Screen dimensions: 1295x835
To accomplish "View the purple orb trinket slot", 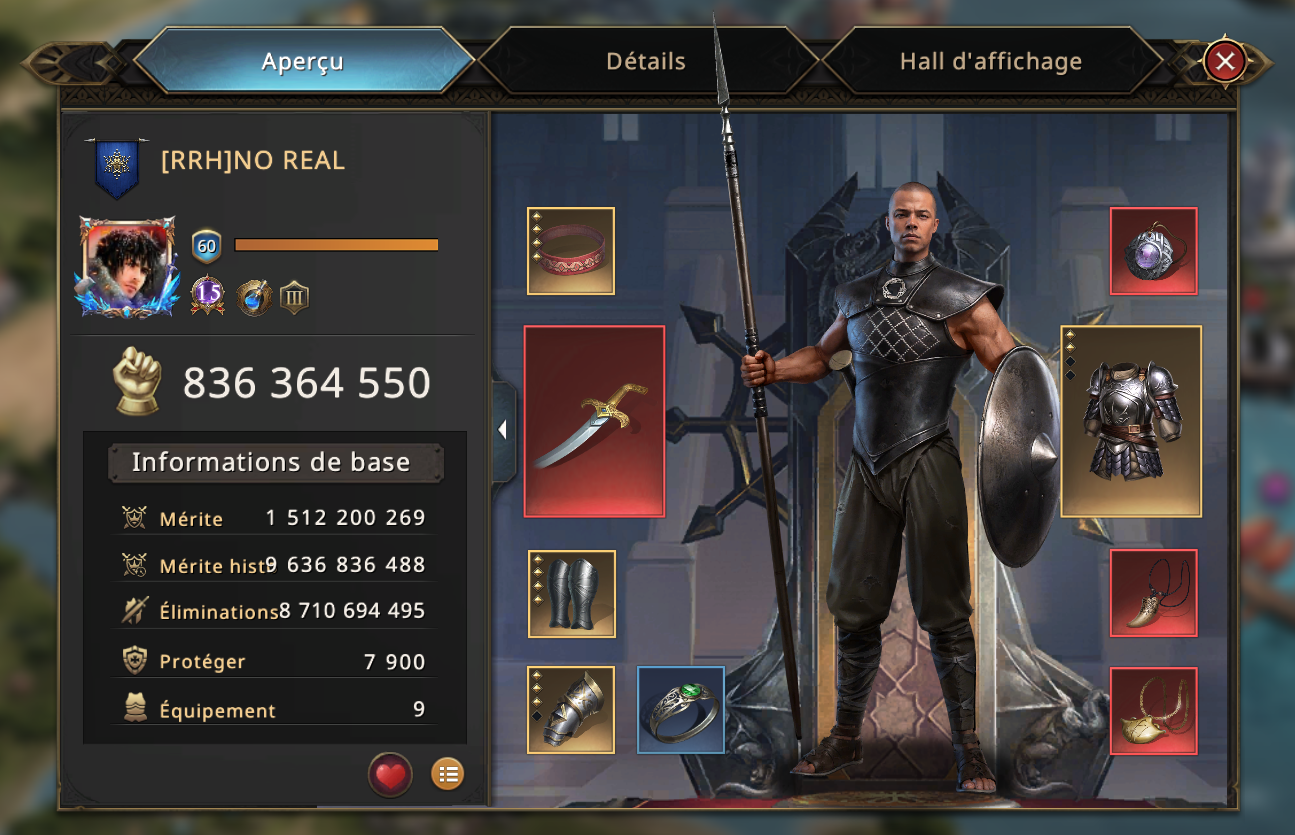I will [x=1153, y=251].
